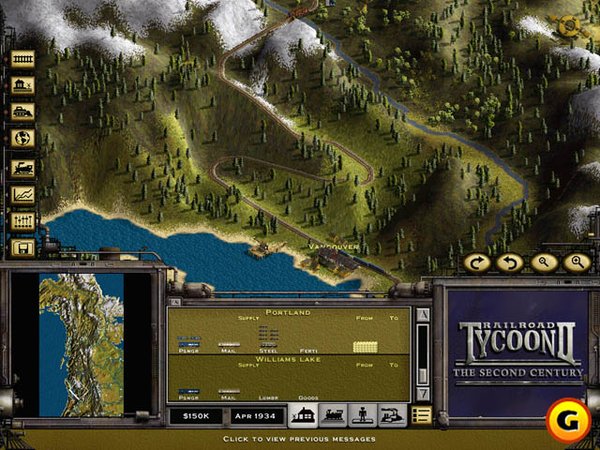
Task: Open the globe map overview button
Action: (22, 139)
